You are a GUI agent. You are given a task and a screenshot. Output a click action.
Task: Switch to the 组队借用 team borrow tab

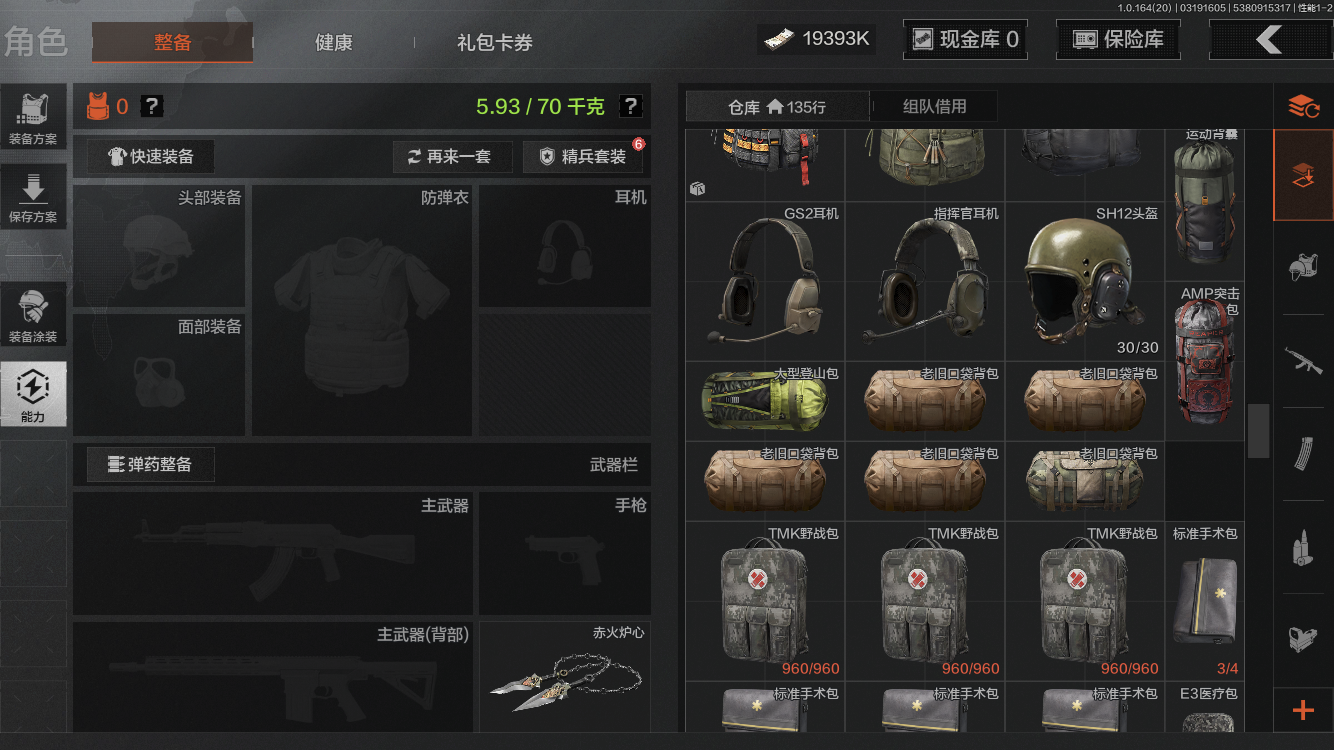point(934,106)
